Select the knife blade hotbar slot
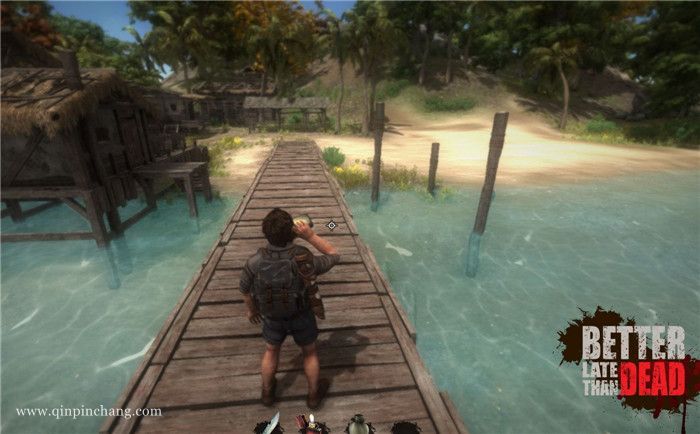Screen dimensions: 700x434 272,424
